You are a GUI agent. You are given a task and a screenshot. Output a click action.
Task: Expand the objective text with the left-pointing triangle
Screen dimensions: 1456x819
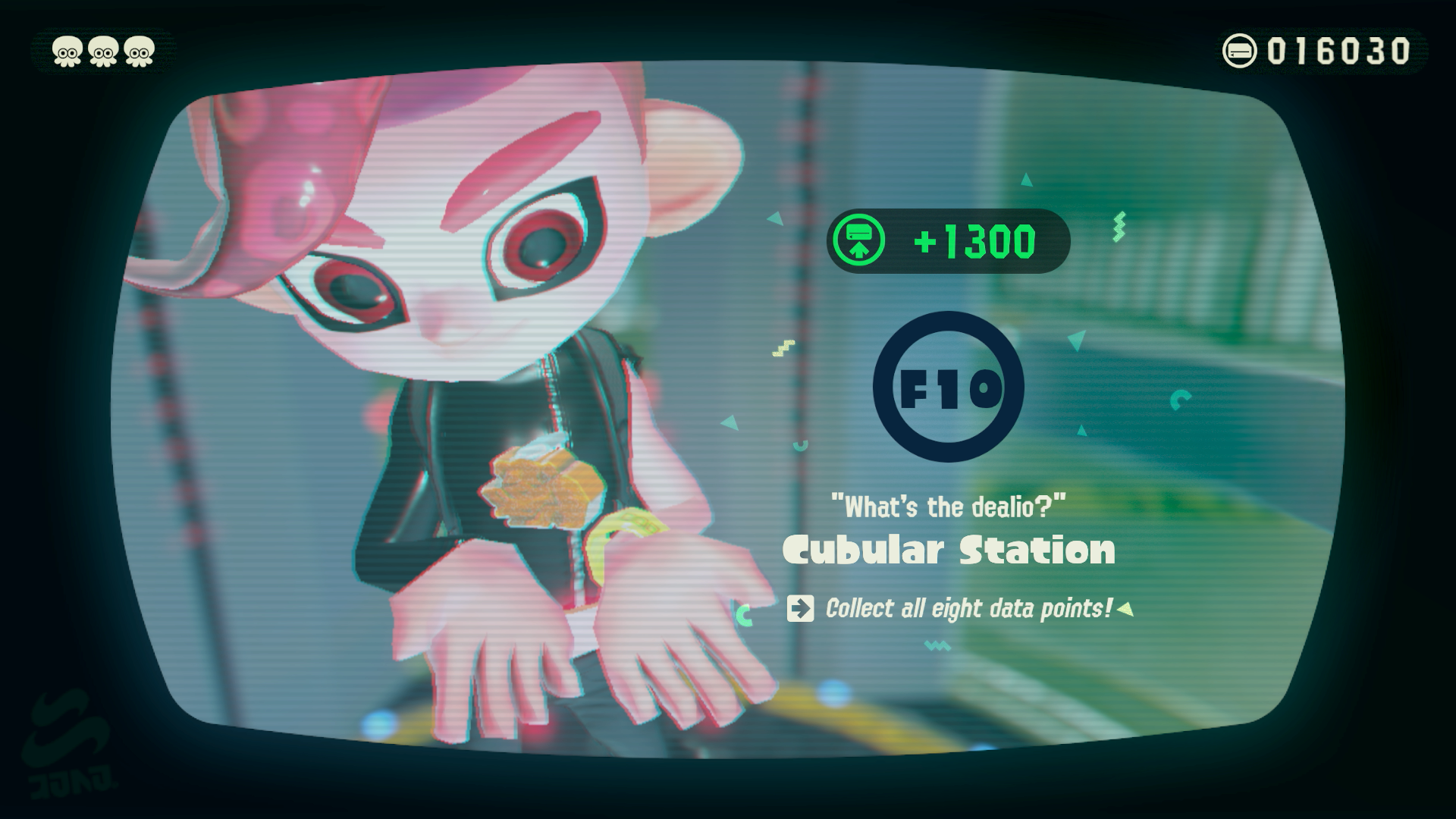point(1125,607)
